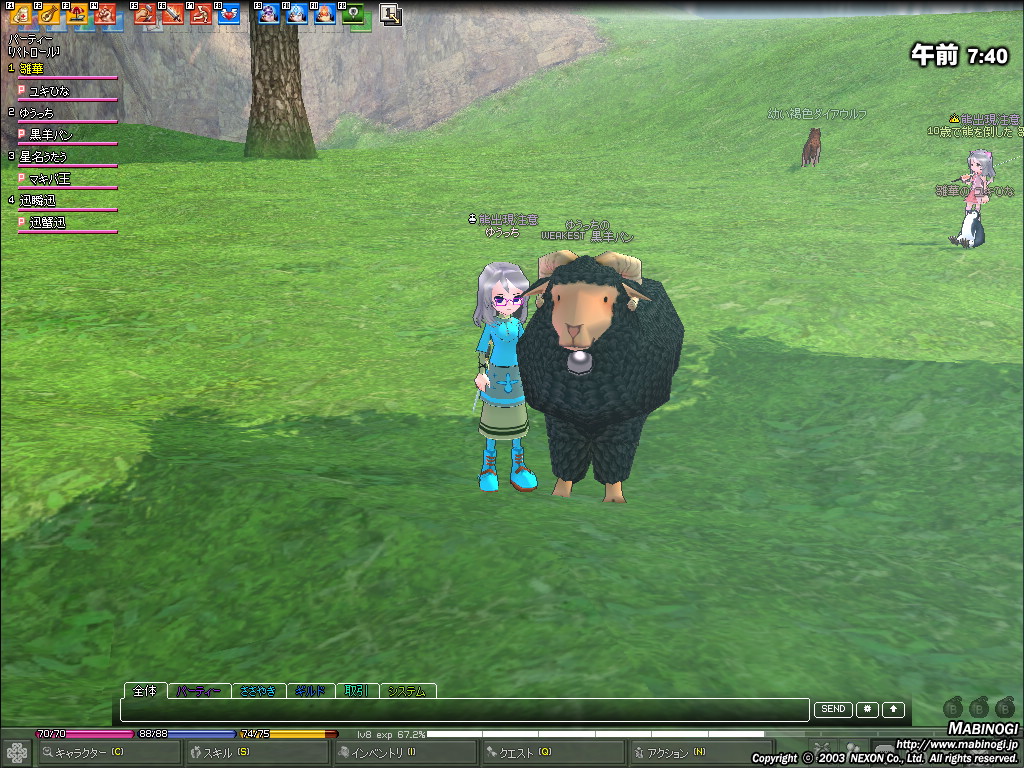Screen dimensions: 1024x768
Task: View the システム (System) chat tab
Action: (x=407, y=691)
